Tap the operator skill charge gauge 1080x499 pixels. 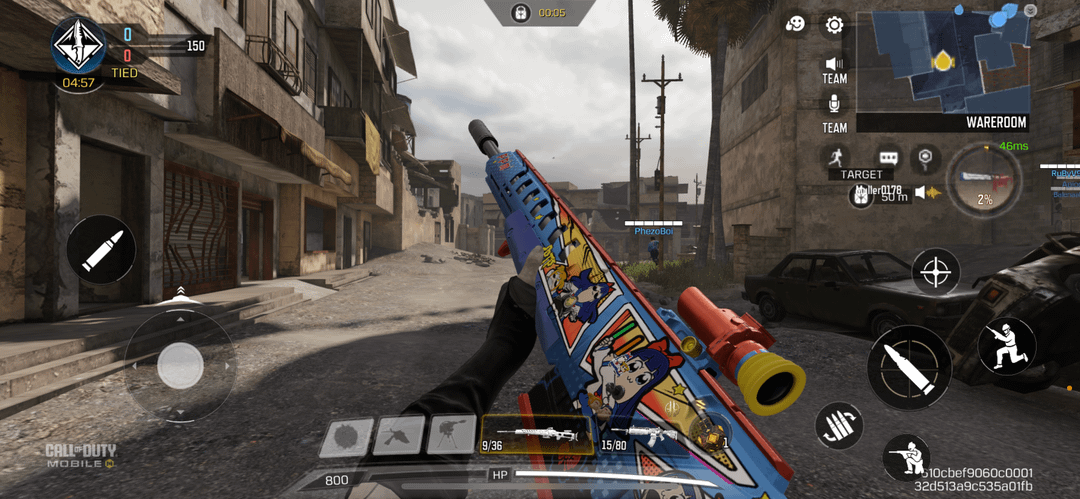pos(984,180)
